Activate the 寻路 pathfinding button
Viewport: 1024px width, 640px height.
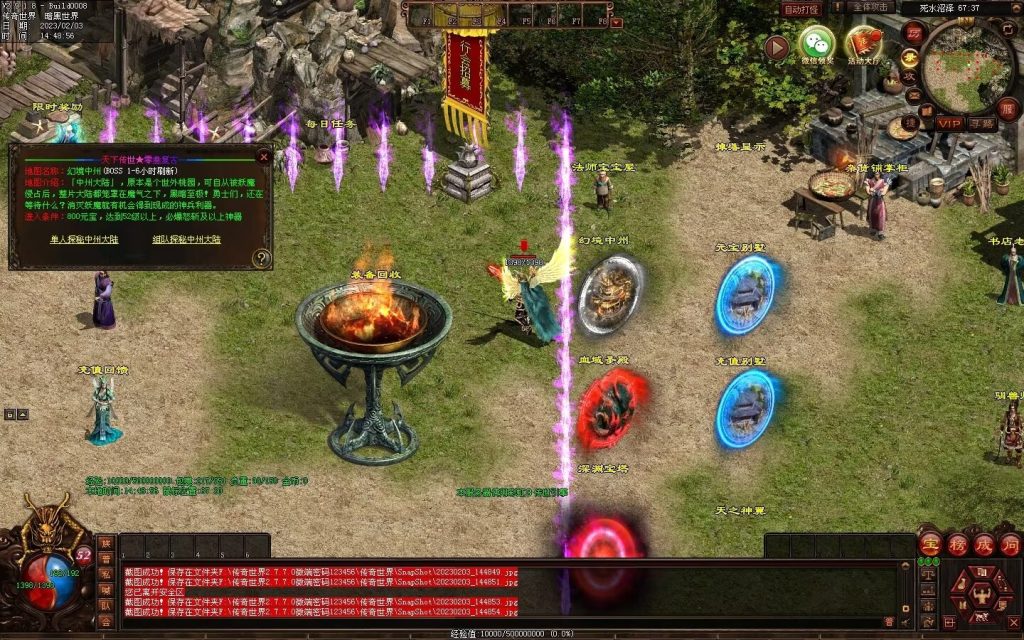tap(983, 123)
